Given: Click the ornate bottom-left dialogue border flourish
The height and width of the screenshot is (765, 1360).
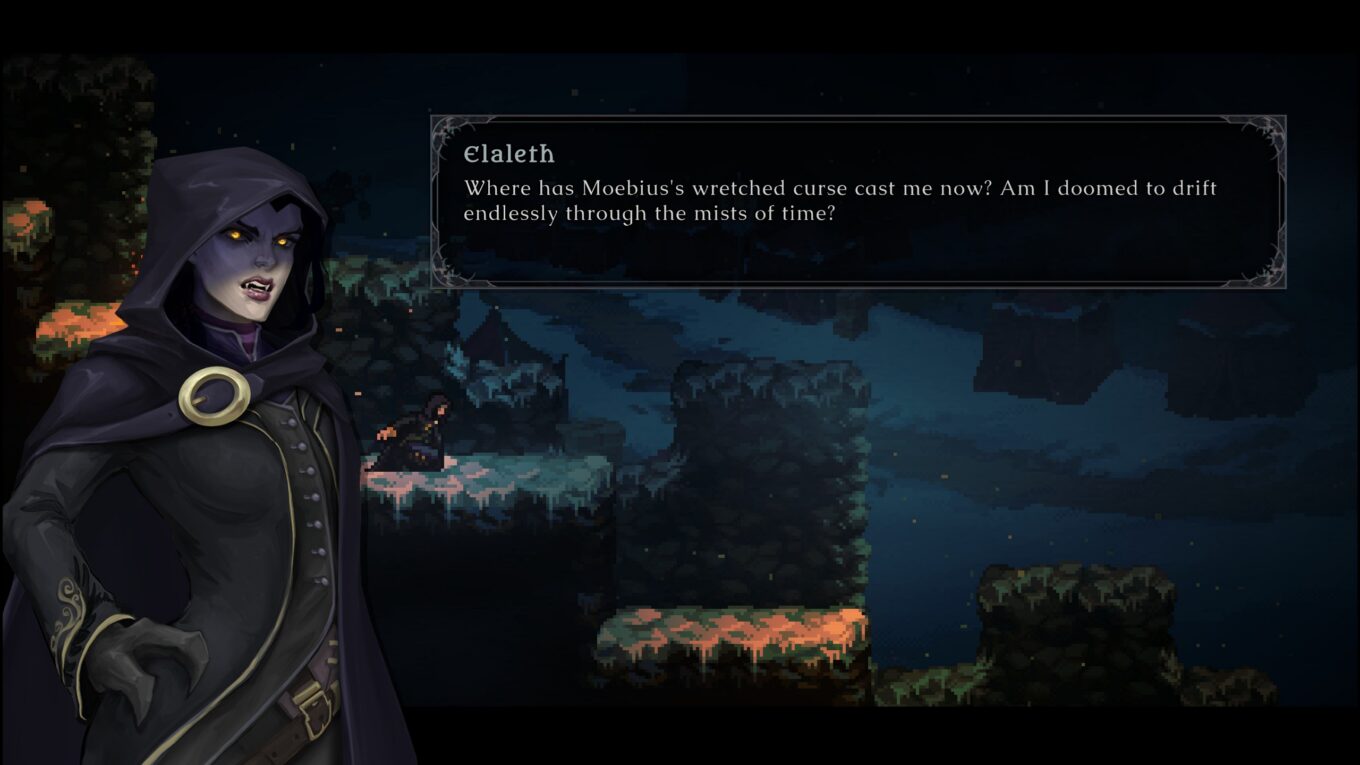Looking at the screenshot, I should point(445,270).
